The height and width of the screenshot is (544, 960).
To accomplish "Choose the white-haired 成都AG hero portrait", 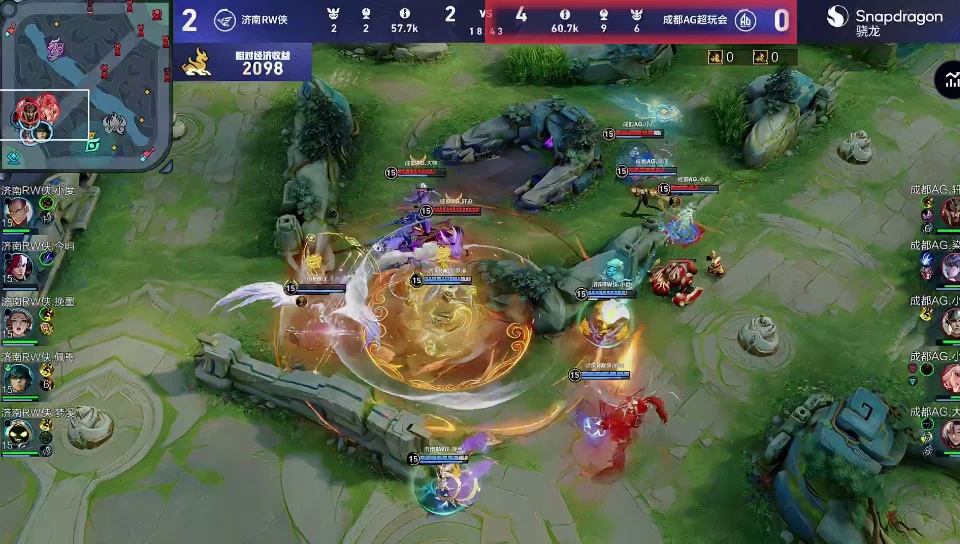I will [949, 266].
